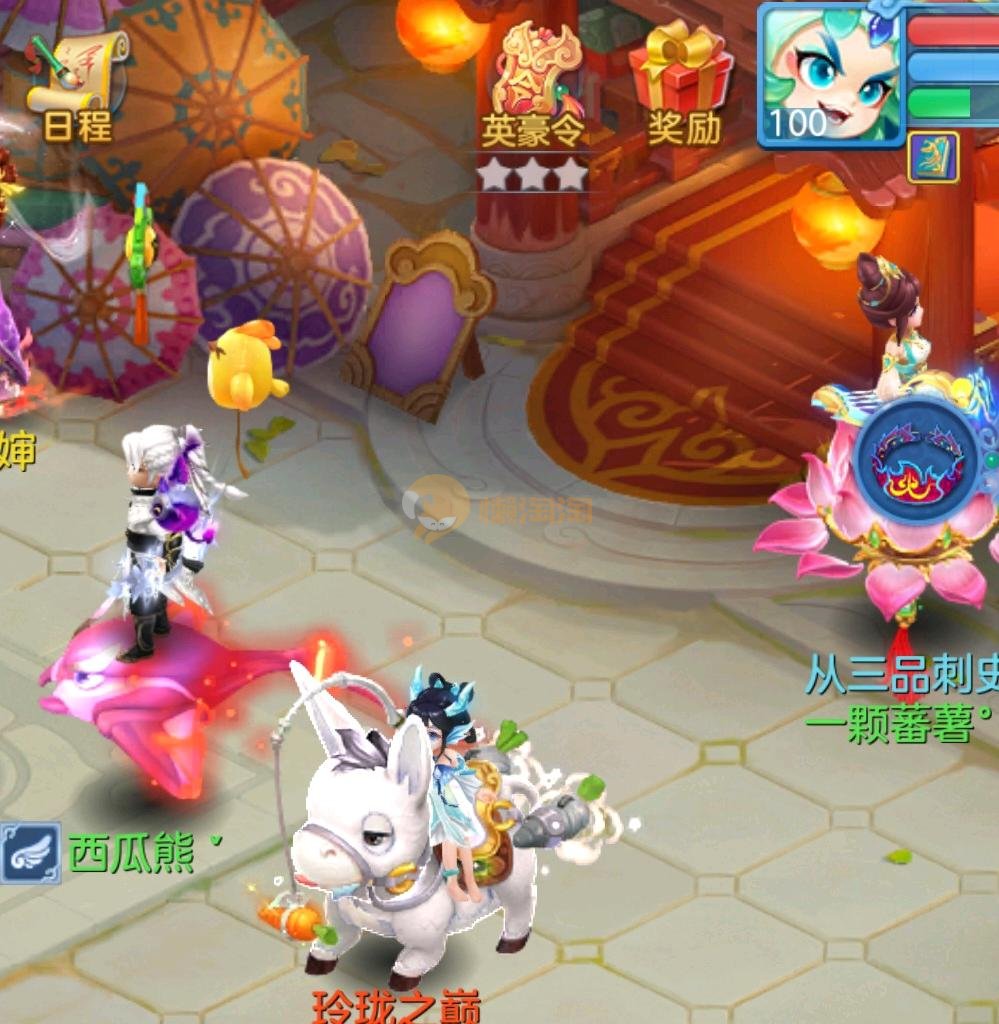
Task: Claim rewards from 奖励 gift box
Action: (x=682, y=82)
